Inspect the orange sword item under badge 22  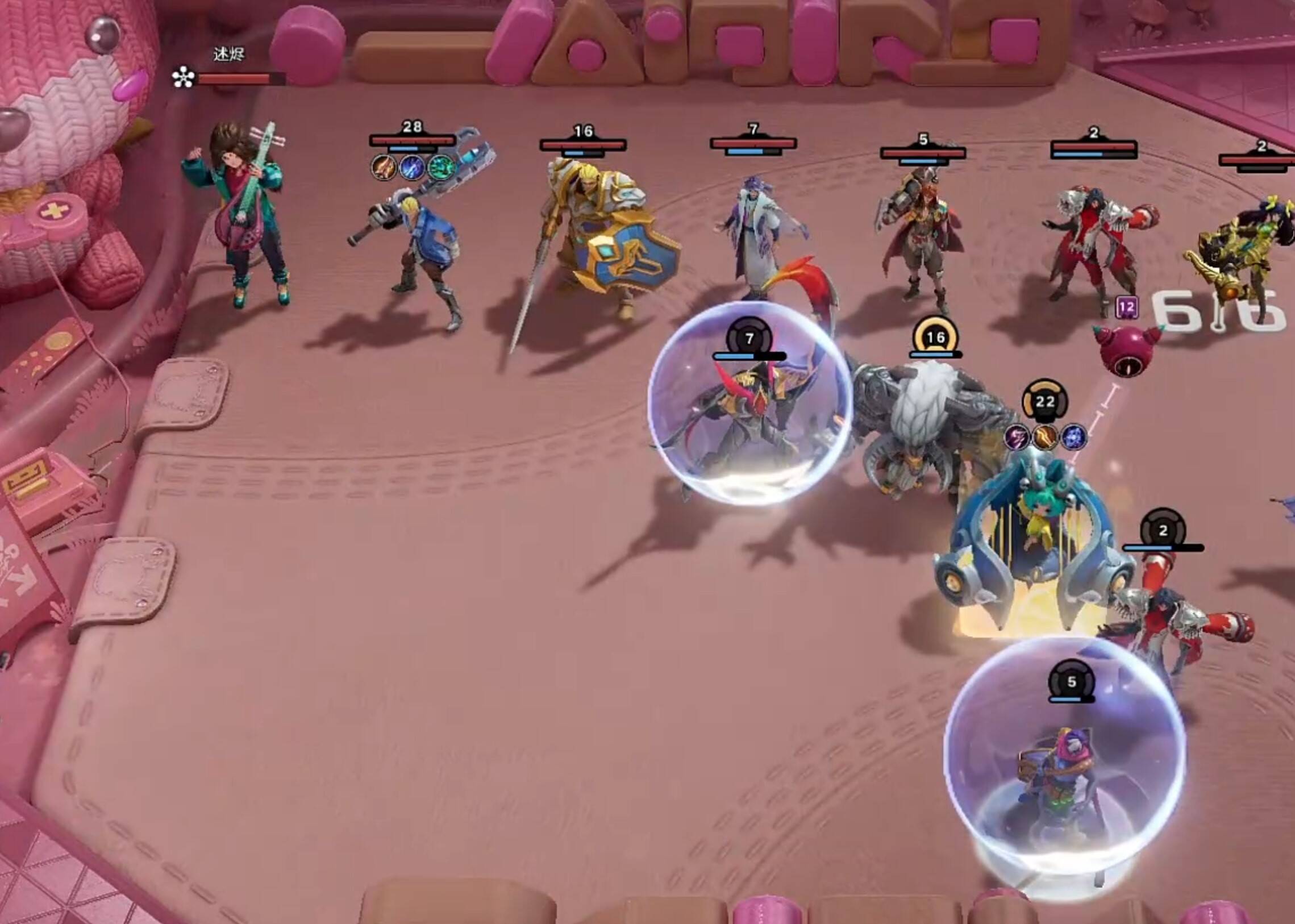click(1045, 437)
